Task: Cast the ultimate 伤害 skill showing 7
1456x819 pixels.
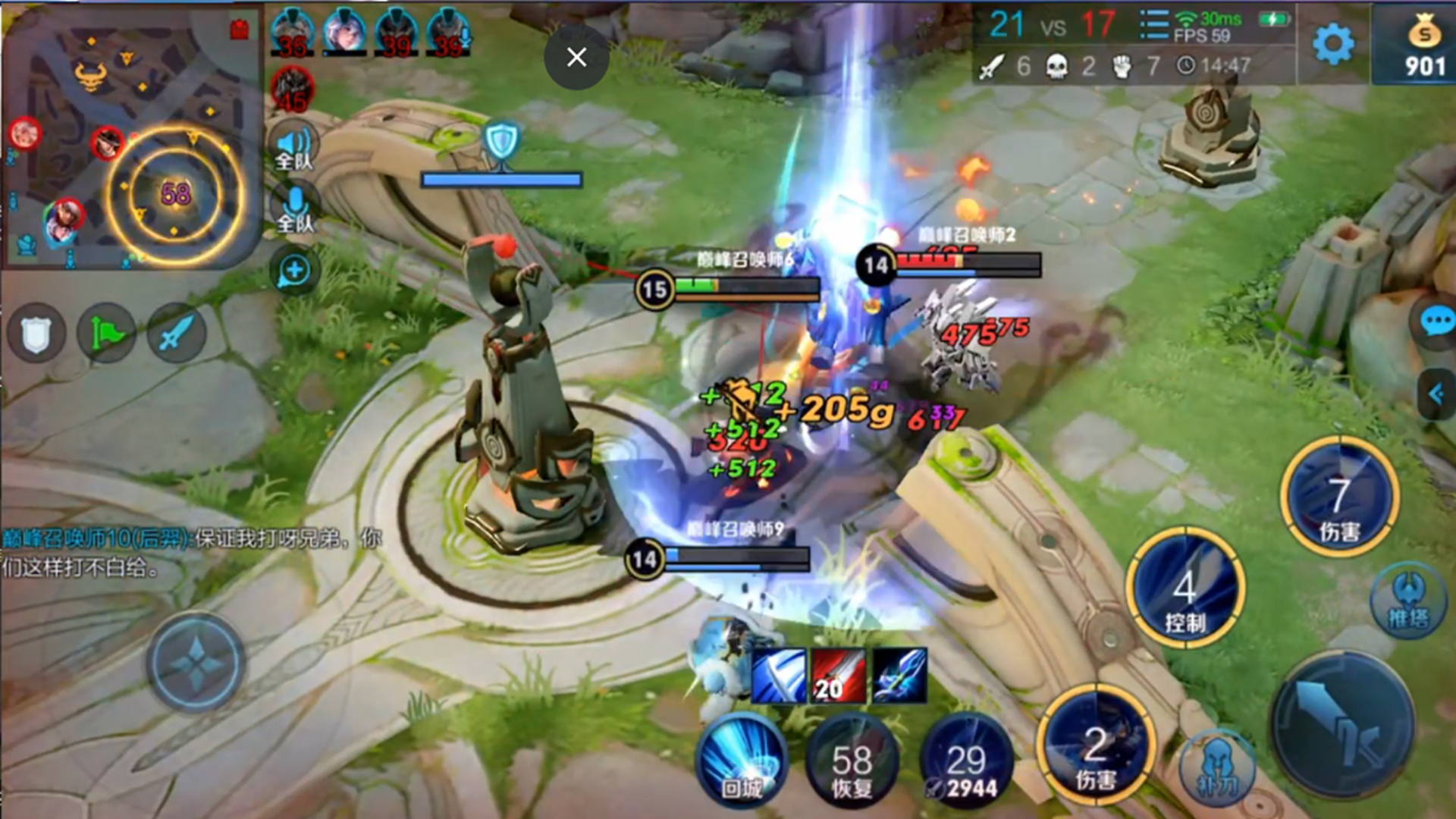Action: [x=1339, y=497]
